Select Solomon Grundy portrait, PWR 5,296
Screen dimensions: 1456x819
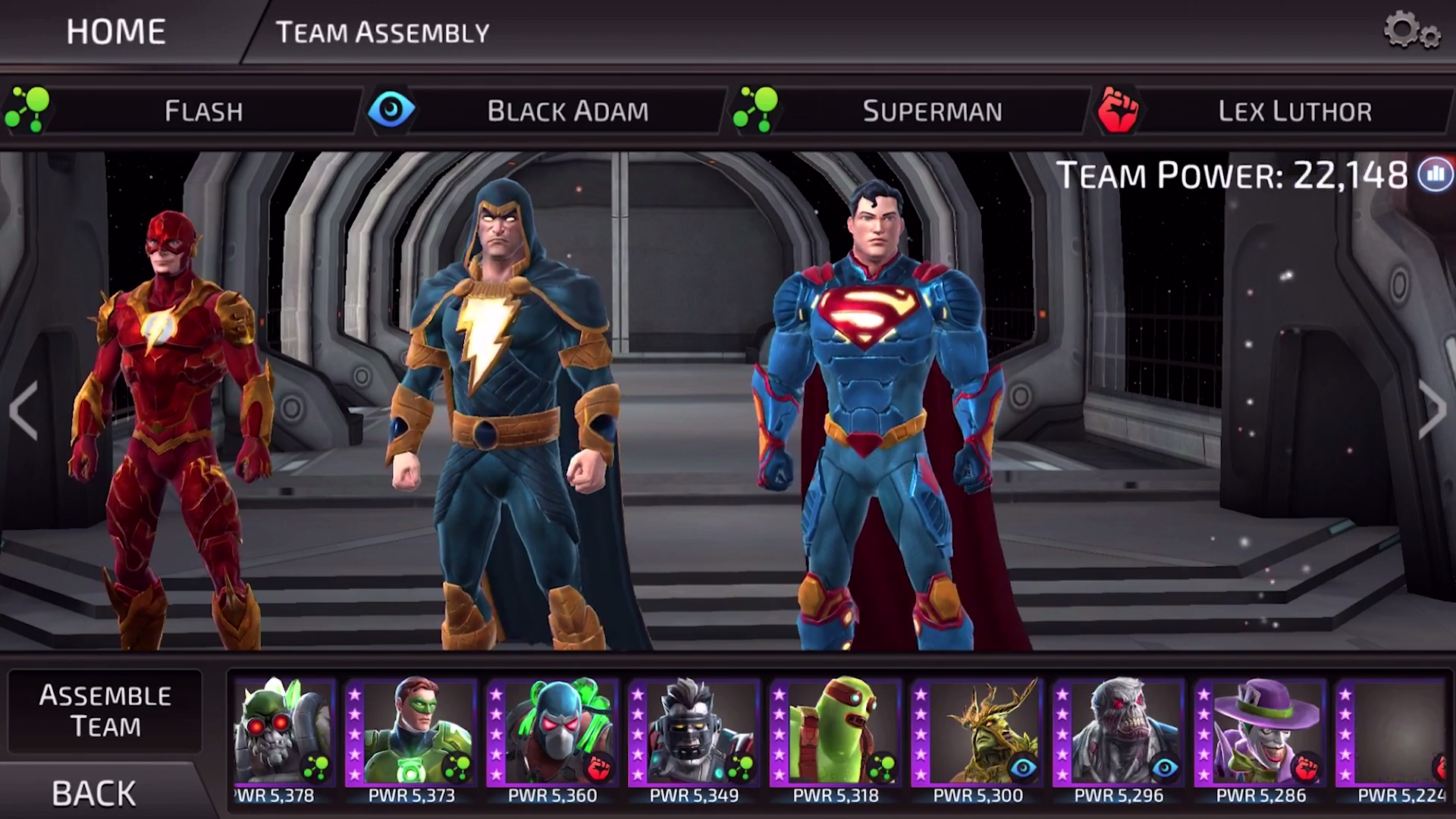[1118, 732]
